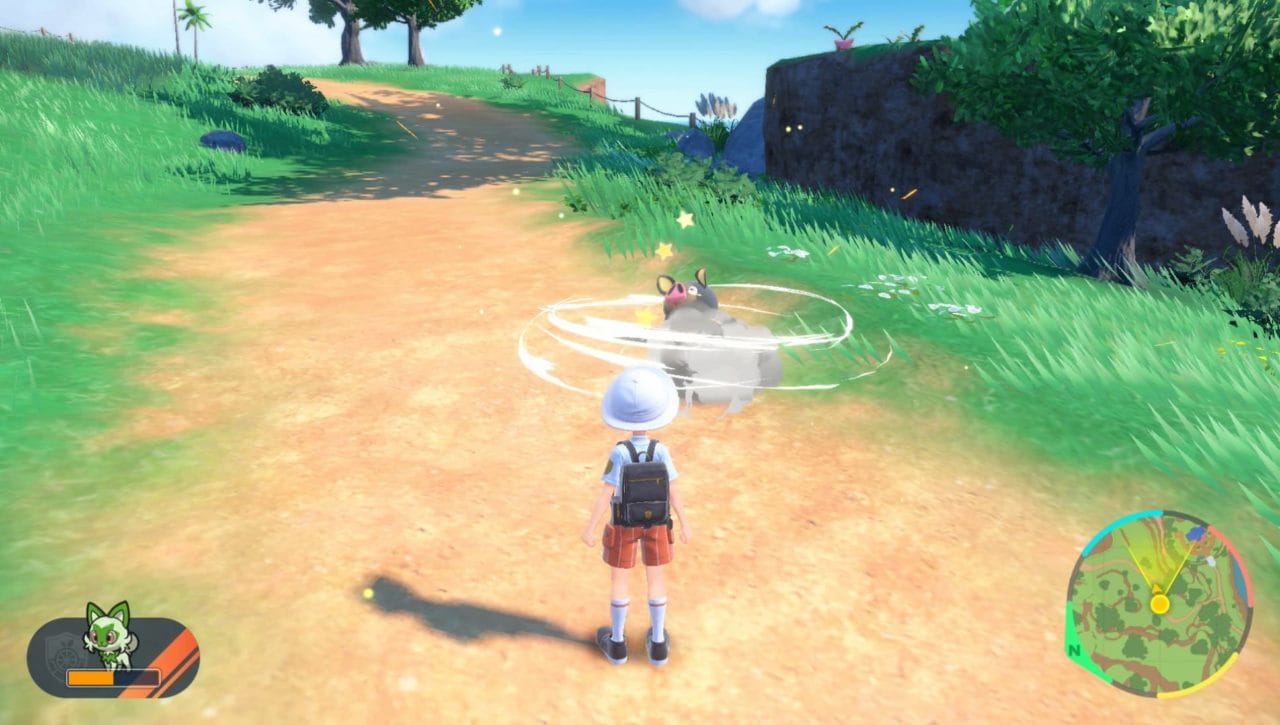Screen dimensions: 1280x725
Task: Click the orange HP bar
Action: pos(90,677)
